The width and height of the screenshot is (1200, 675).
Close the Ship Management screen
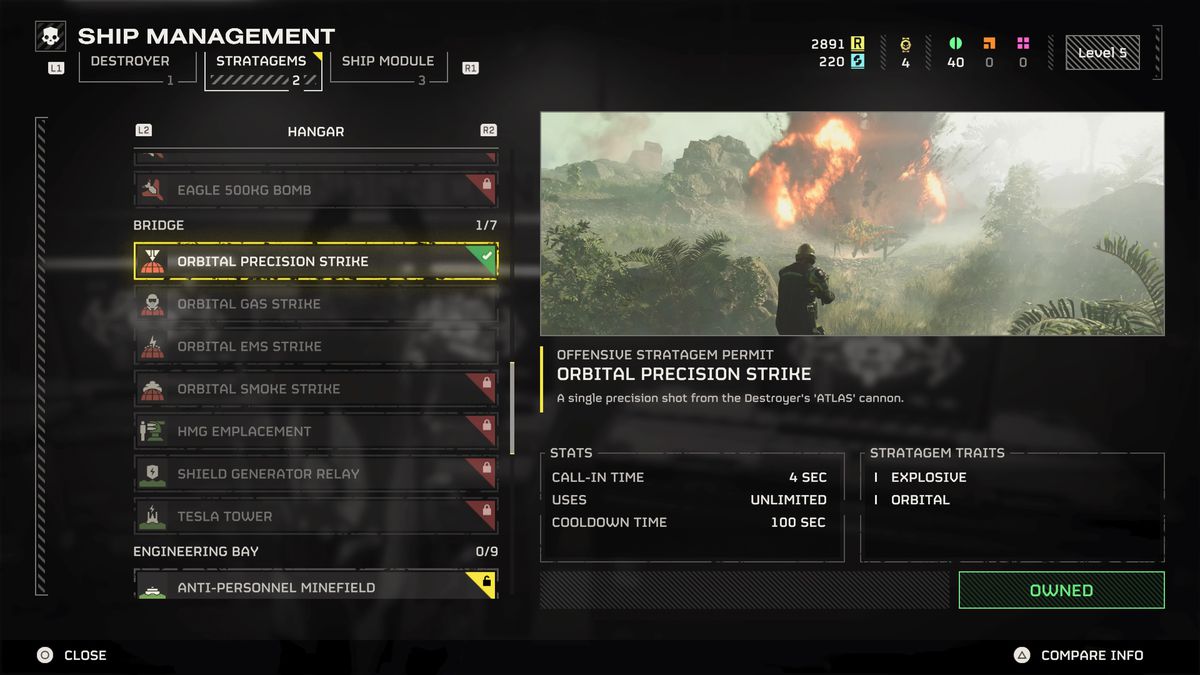(x=73, y=655)
